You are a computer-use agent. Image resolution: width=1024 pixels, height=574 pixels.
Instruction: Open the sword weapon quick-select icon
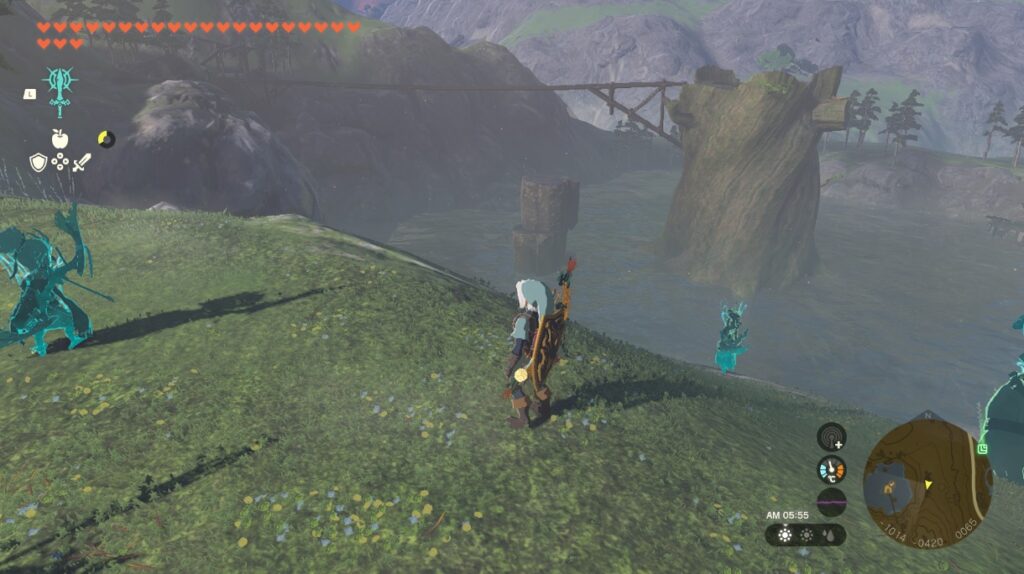tap(82, 162)
